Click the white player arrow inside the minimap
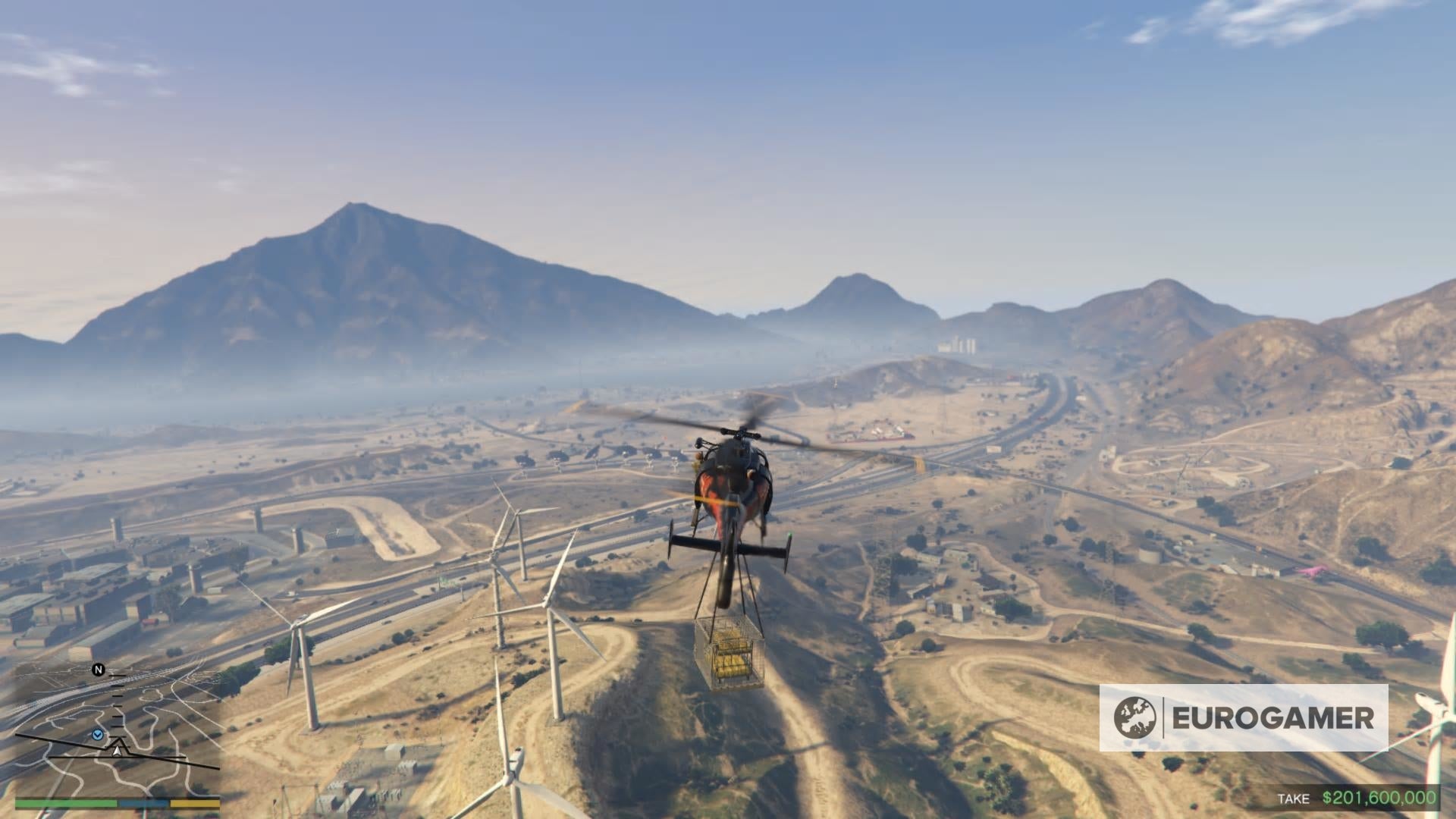The width and height of the screenshot is (1456, 819). pos(118,751)
